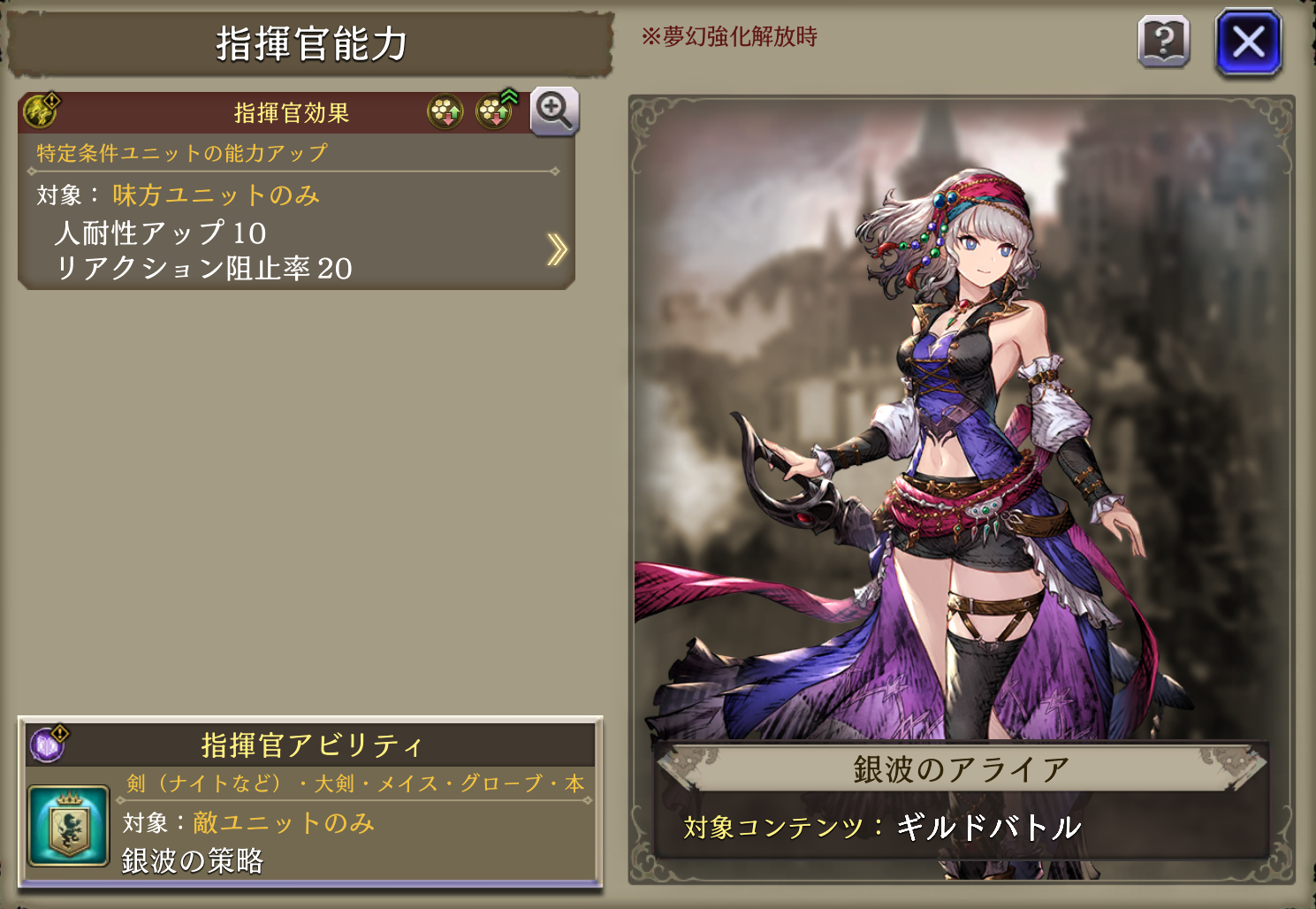Open the 指揮官アビリティ panel entry
This screenshot has width=1316, height=909.
pyautogui.click(x=311, y=745)
